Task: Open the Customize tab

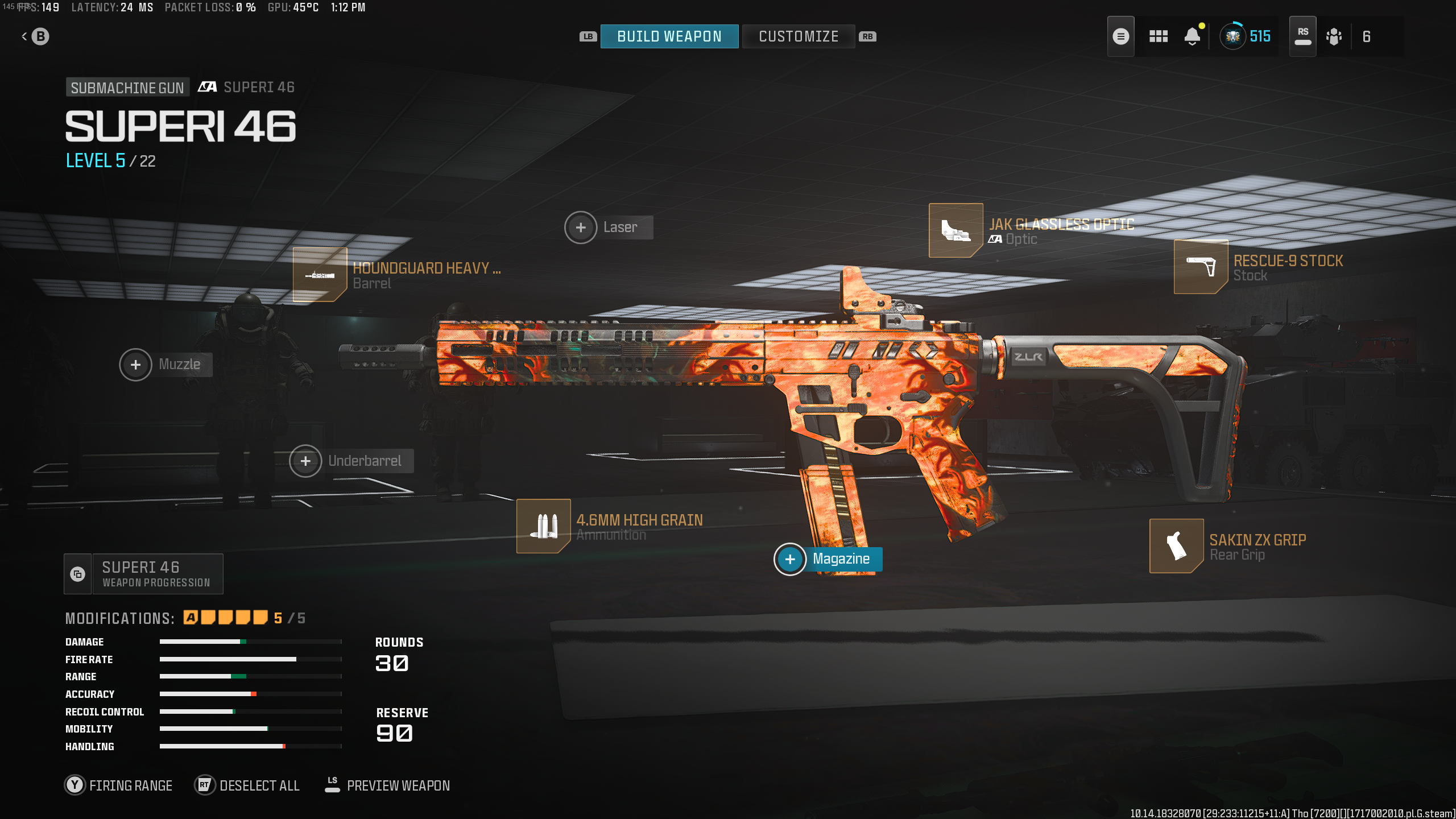Action: tap(798, 36)
